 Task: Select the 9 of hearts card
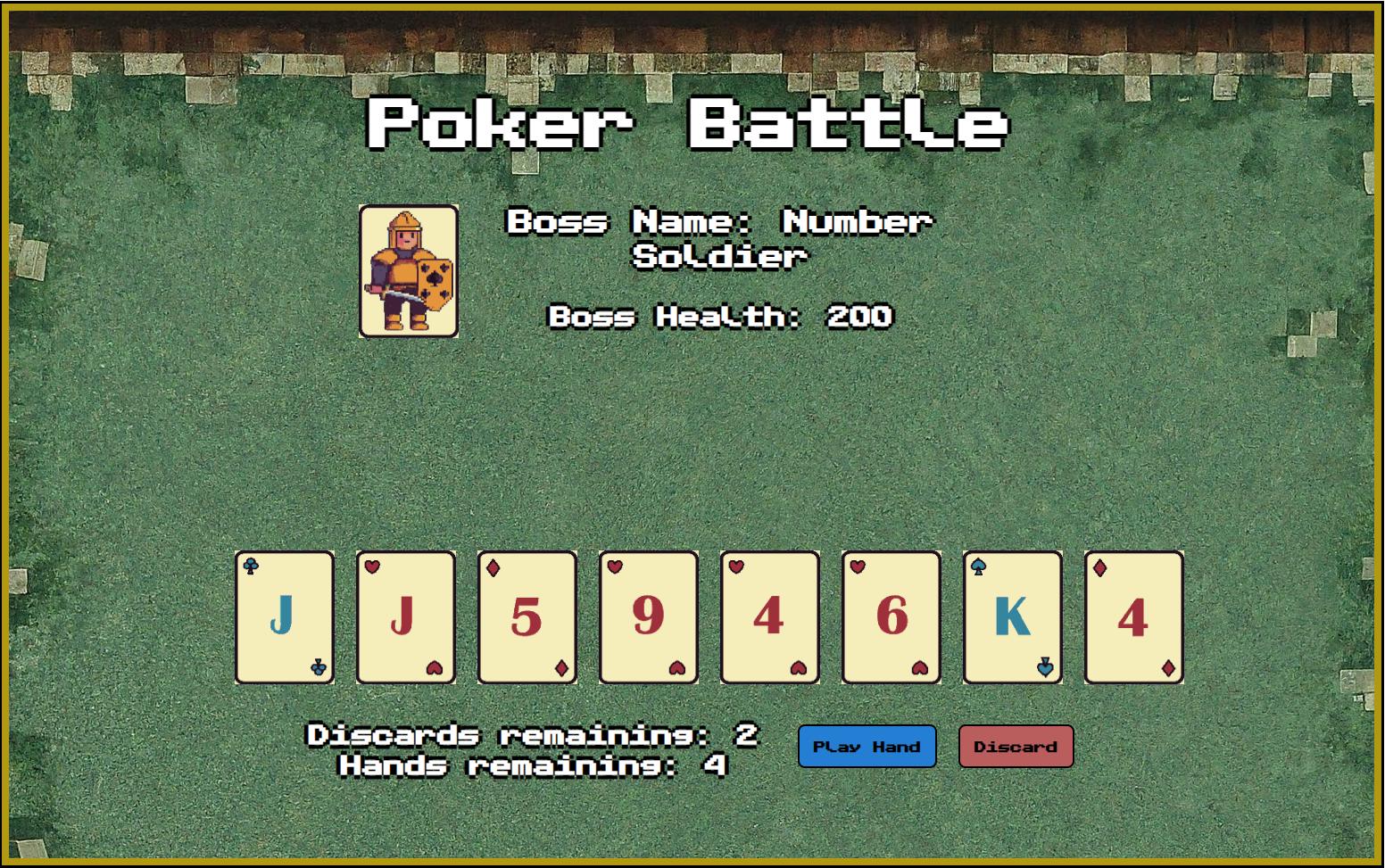649,617
